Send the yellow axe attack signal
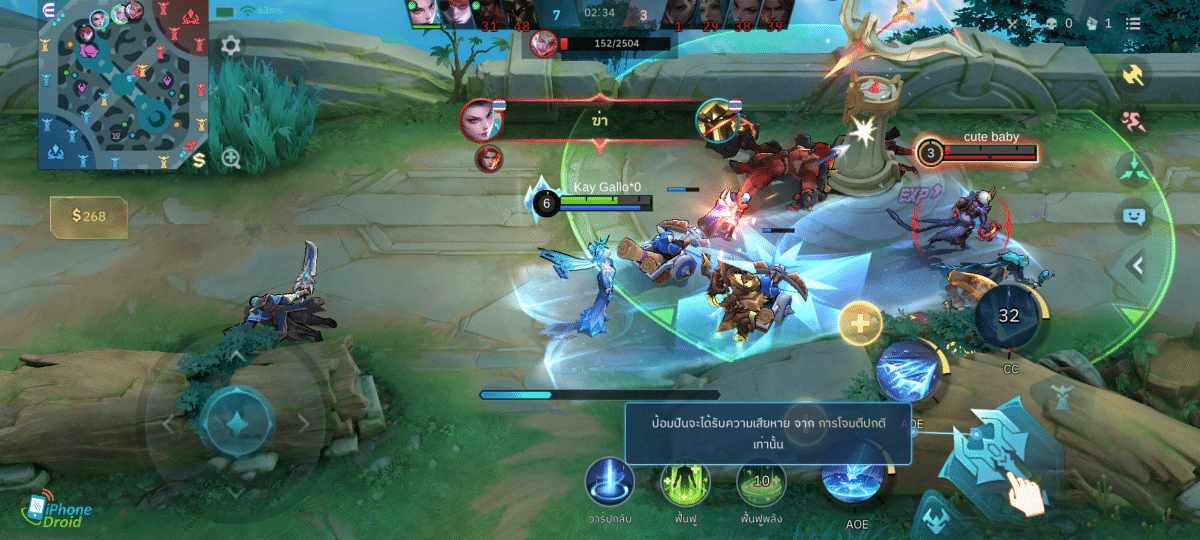 tap(1134, 75)
